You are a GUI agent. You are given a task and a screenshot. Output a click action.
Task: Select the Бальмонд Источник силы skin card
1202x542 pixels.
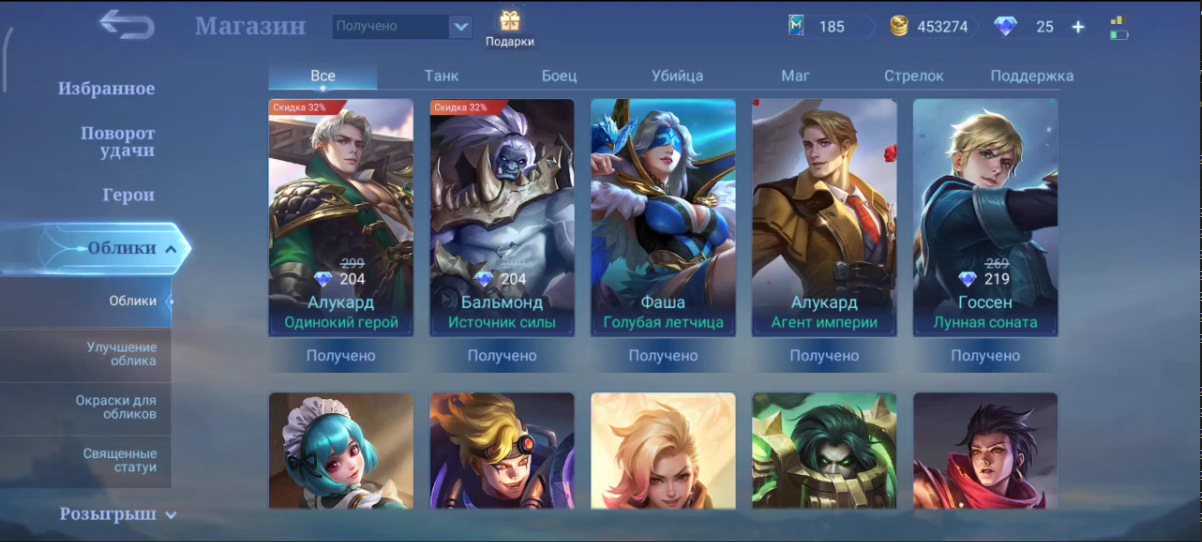click(x=502, y=217)
